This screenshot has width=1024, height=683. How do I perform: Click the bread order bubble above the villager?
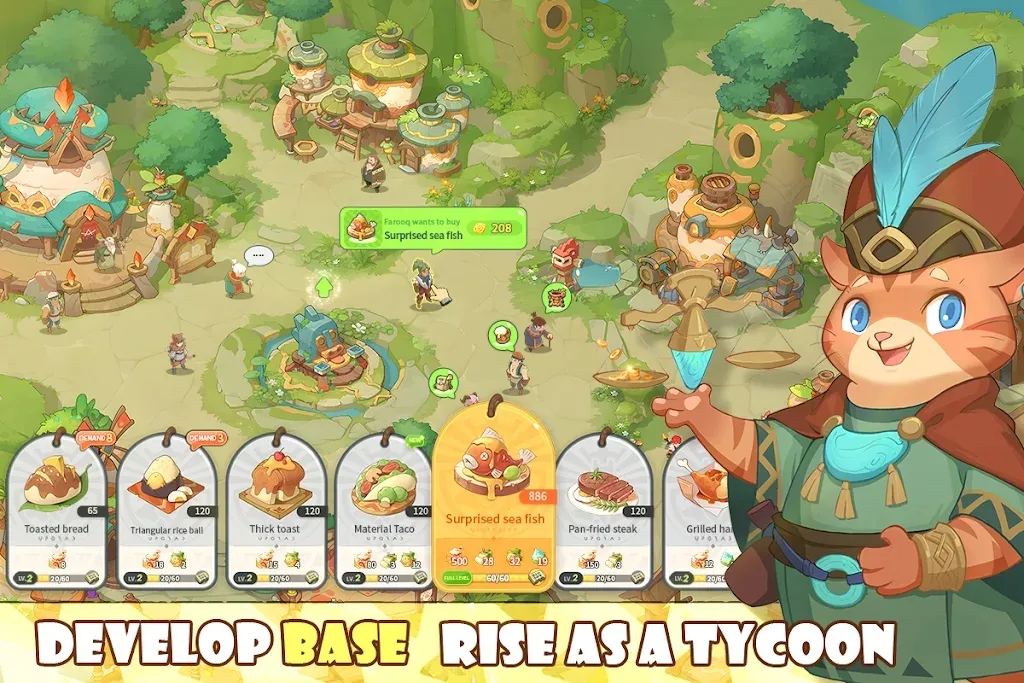click(x=500, y=334)
